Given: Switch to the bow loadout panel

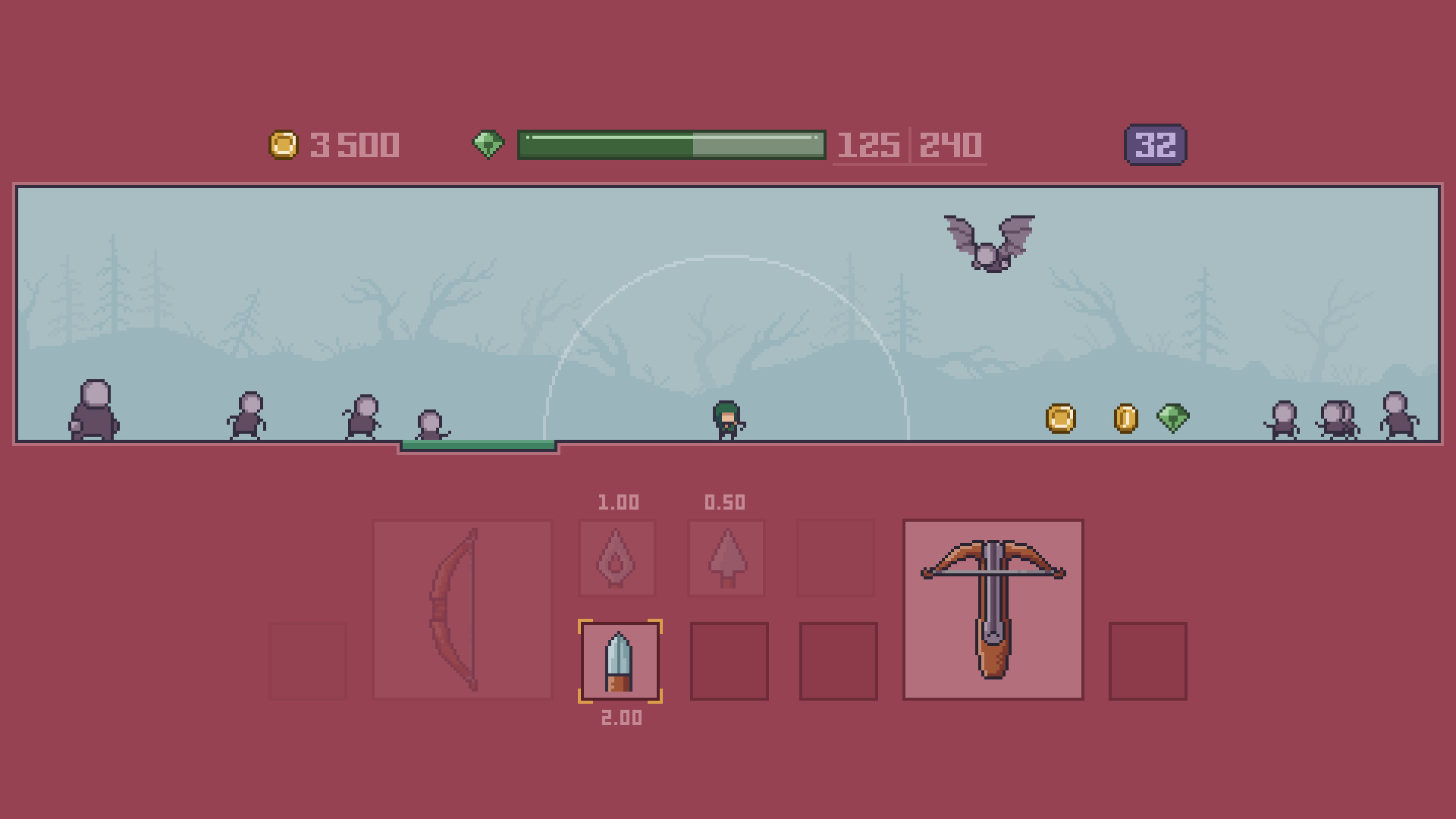Looking at the screenshot, I should (461, 607).
